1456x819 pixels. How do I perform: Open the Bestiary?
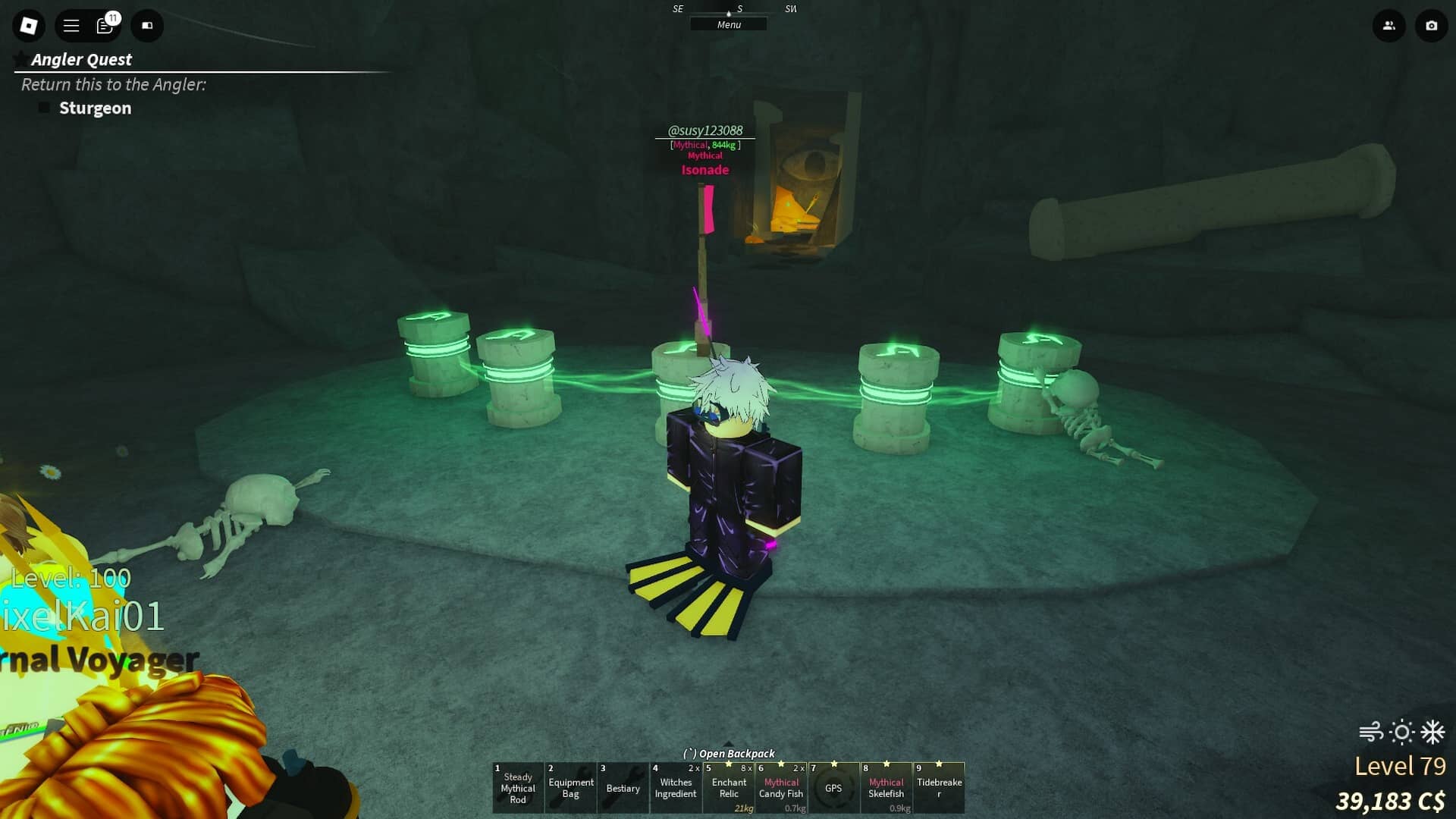click(x=623, y=788)
